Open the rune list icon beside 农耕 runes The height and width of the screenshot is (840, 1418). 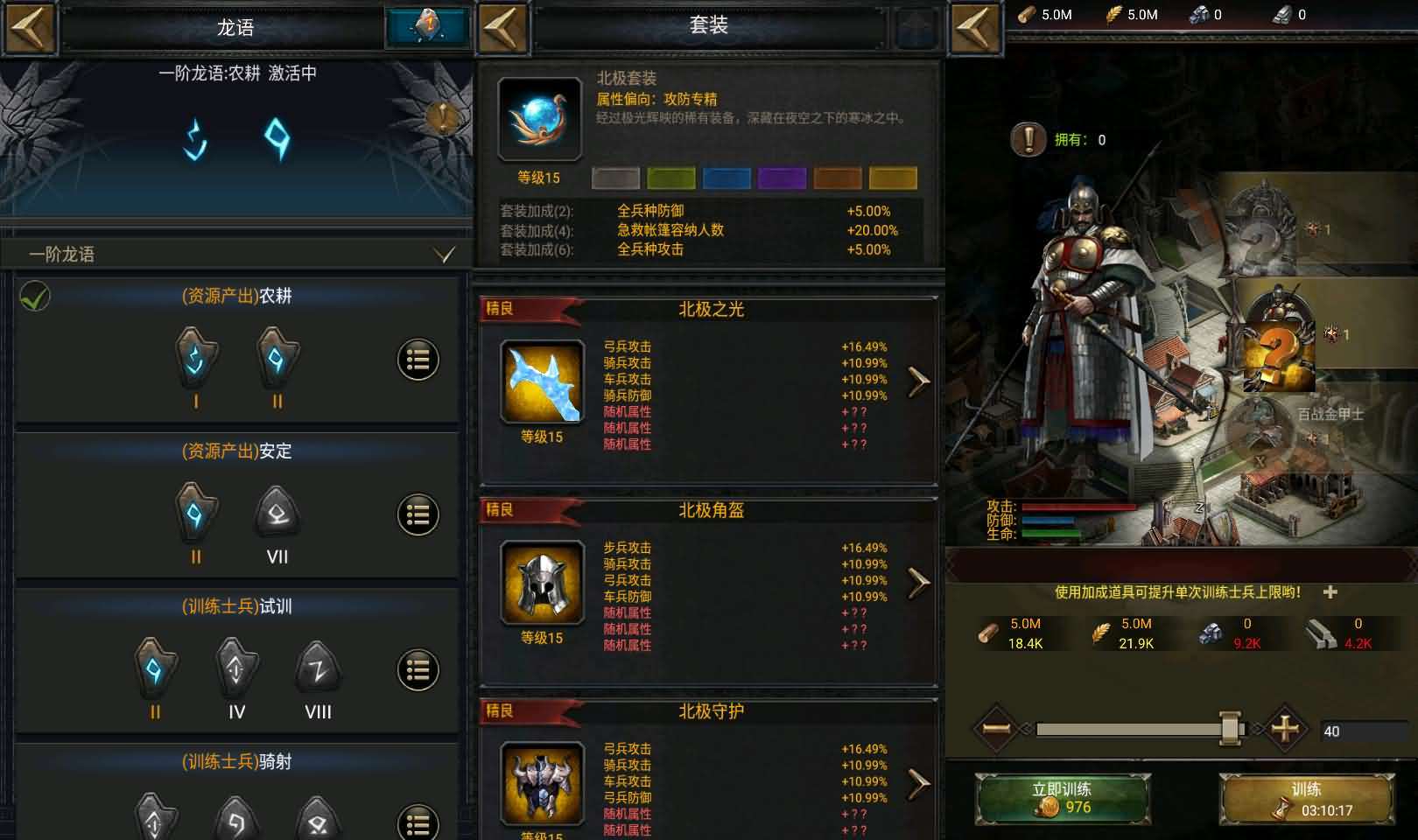click(418, 359)
